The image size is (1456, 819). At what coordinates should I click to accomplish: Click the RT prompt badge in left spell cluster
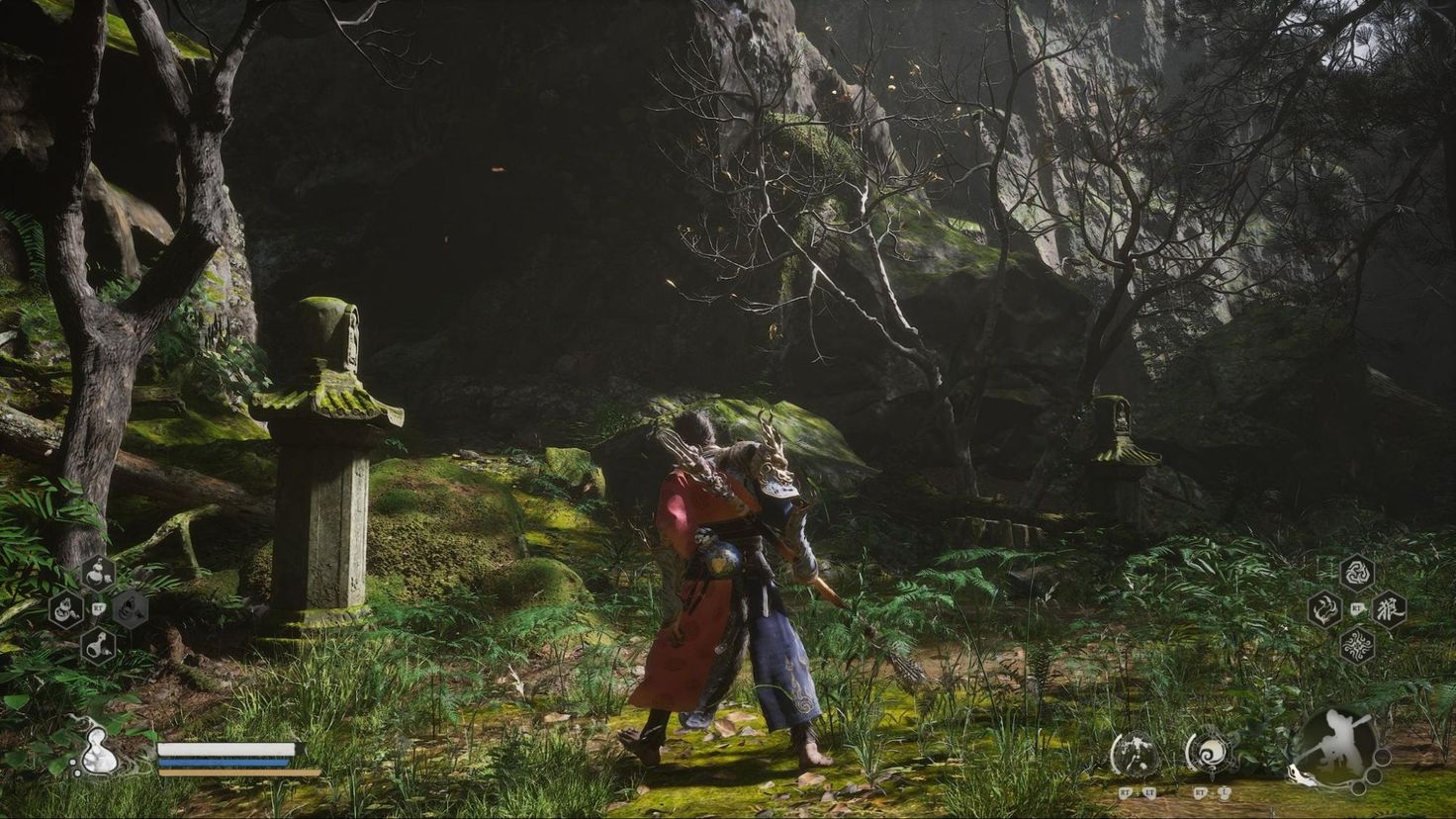click(98, 608)
